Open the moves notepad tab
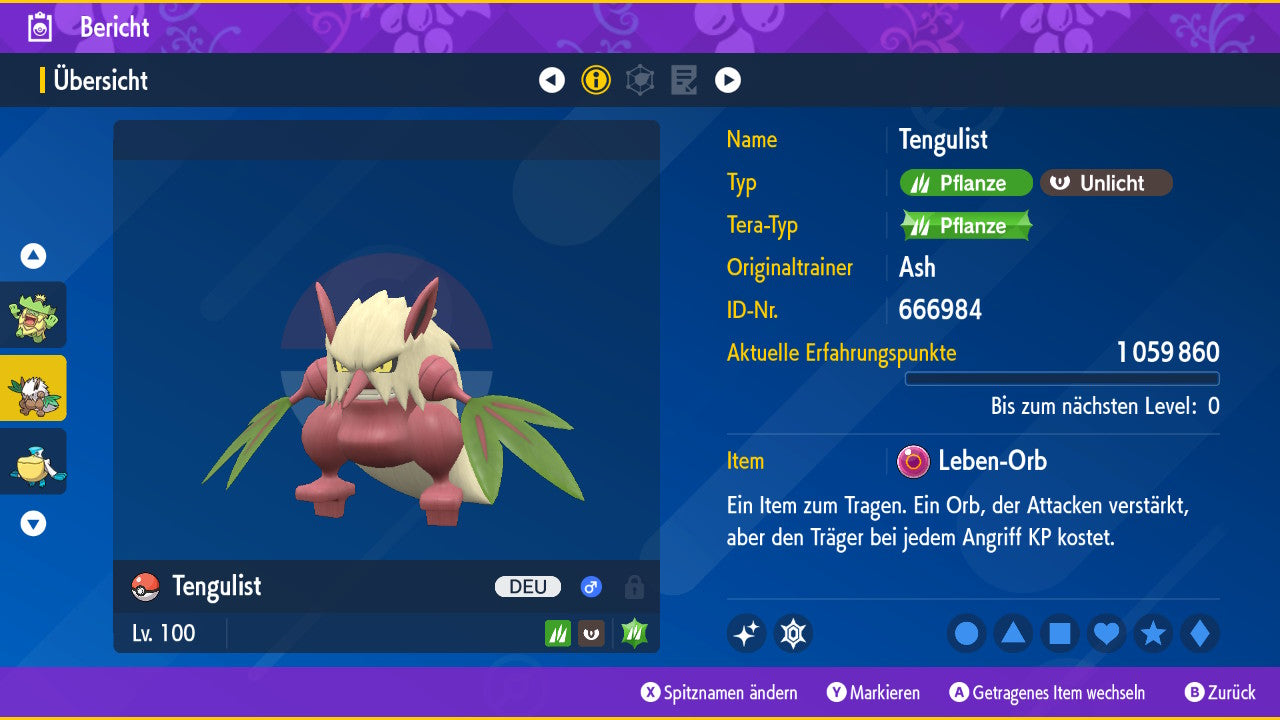The image size is (1280, 720). pyautogui.click(x=684, y=80)
